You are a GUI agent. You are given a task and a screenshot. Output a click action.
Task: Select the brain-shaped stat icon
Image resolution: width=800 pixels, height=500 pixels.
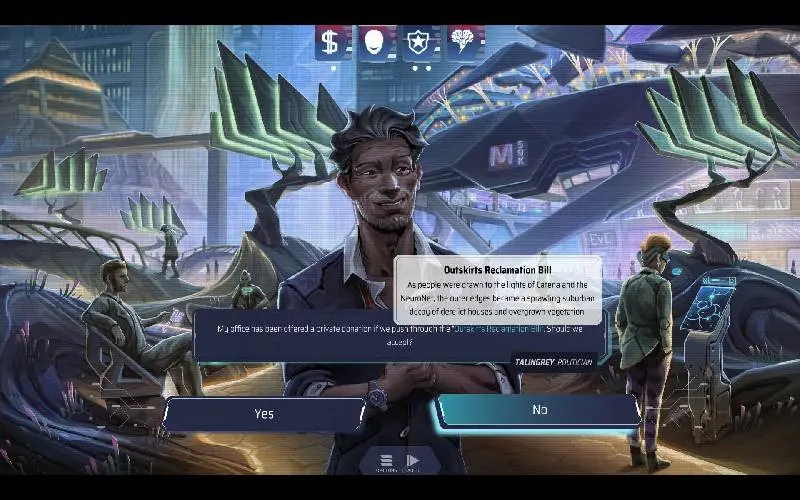pos(464,42)
